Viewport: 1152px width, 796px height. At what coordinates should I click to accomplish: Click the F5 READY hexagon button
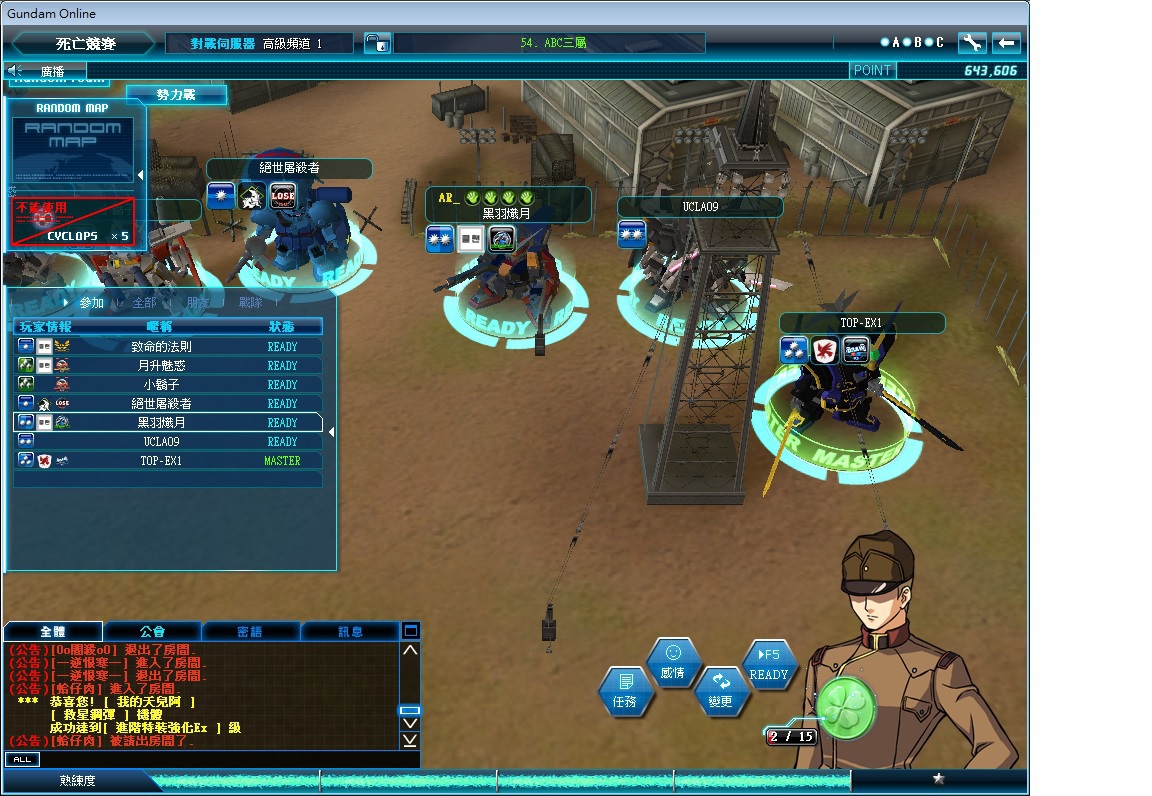point(768,665)
